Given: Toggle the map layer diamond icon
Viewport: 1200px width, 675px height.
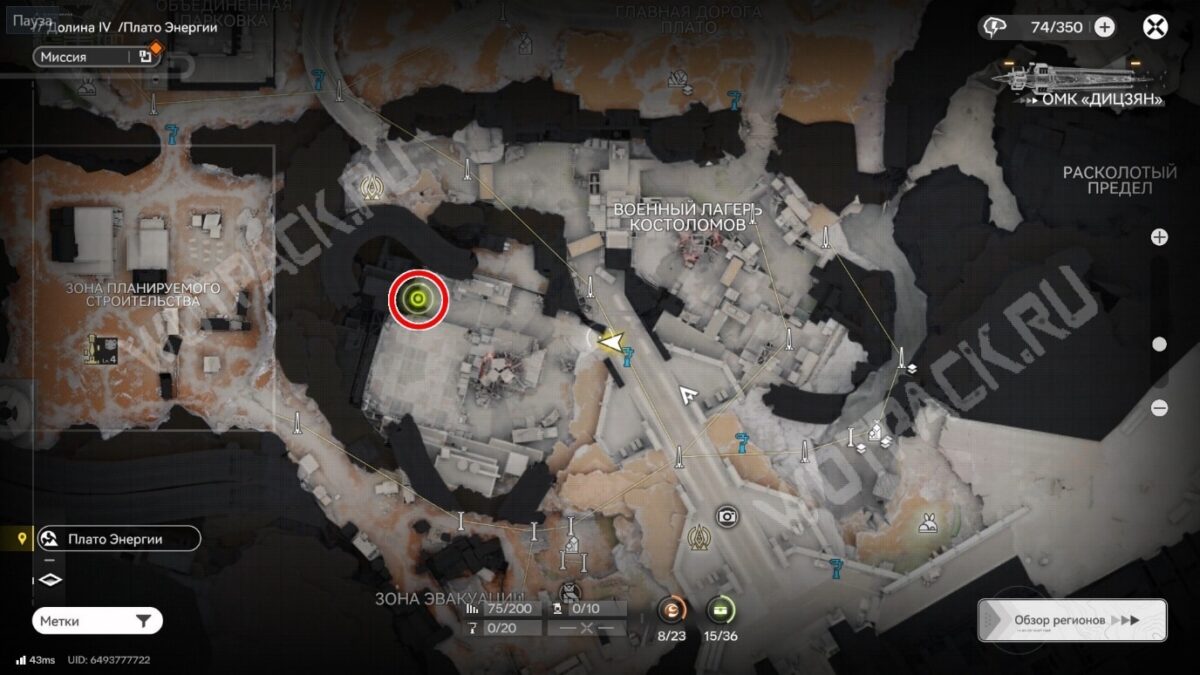Looking at the screenshot, I should (50, 579).
